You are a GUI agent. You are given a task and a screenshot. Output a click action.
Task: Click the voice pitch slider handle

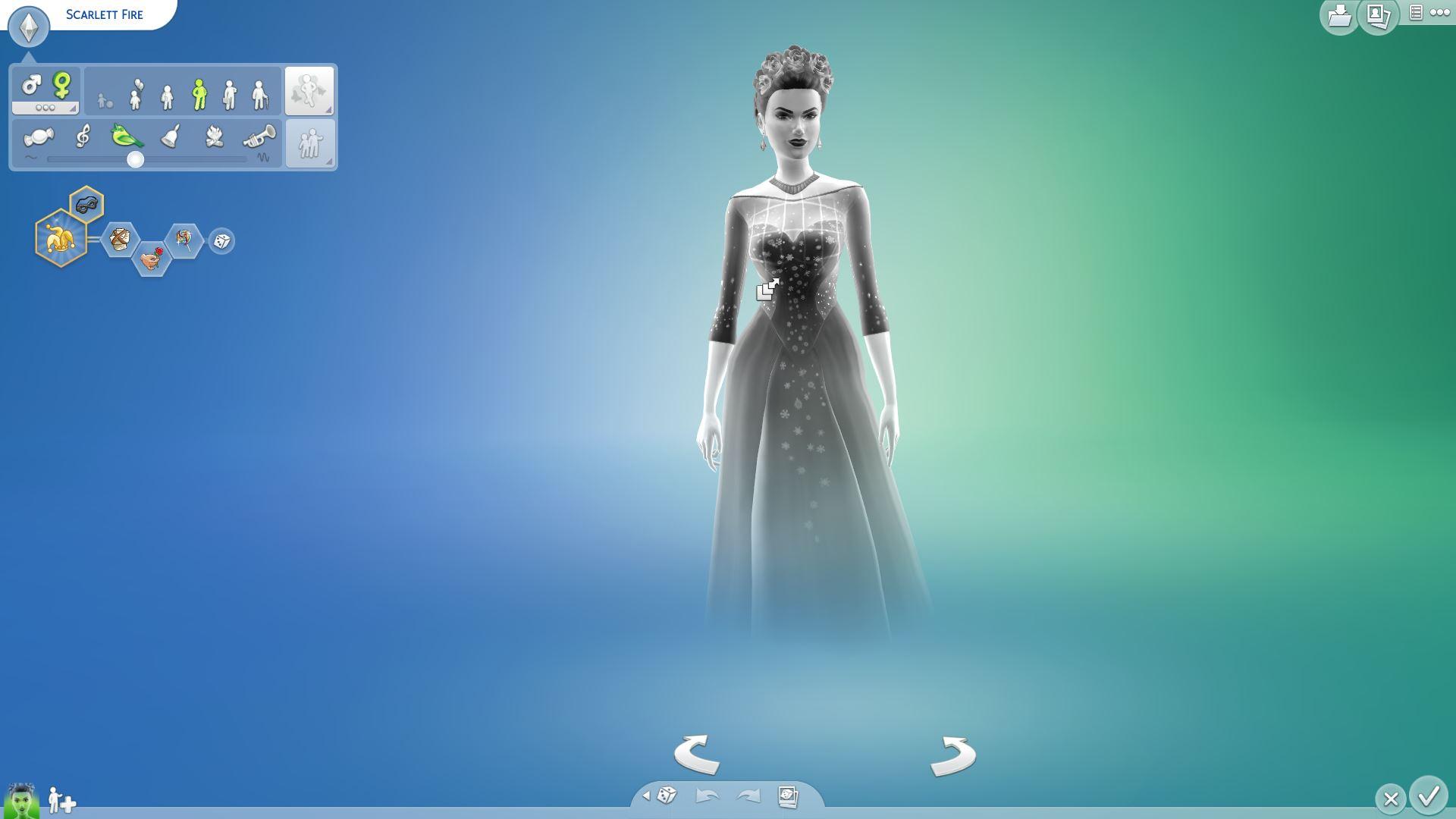(135, 159)
